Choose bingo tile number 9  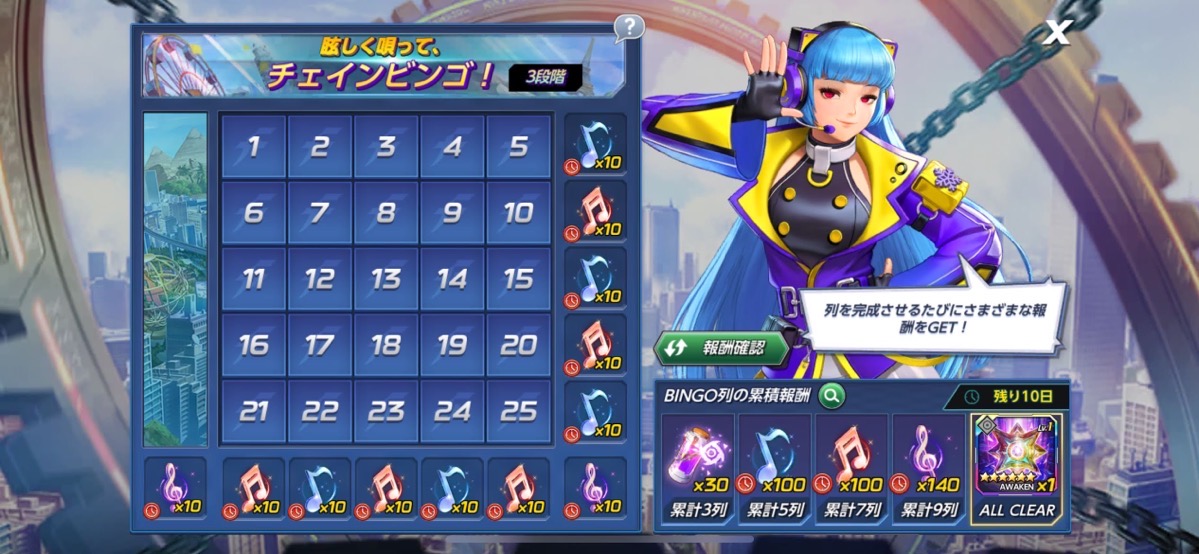[452, 213]
